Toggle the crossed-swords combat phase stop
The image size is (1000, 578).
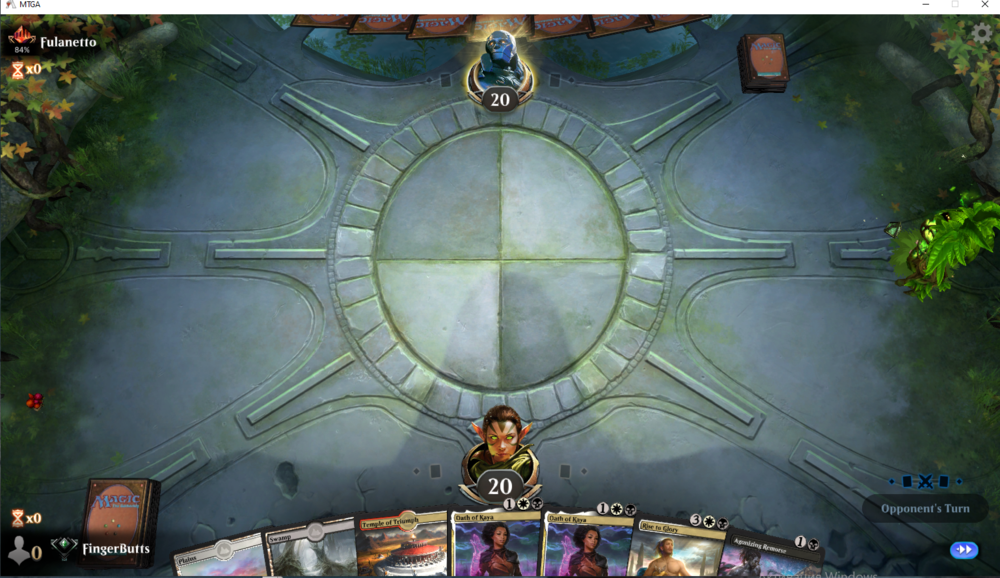coord(925,481)
